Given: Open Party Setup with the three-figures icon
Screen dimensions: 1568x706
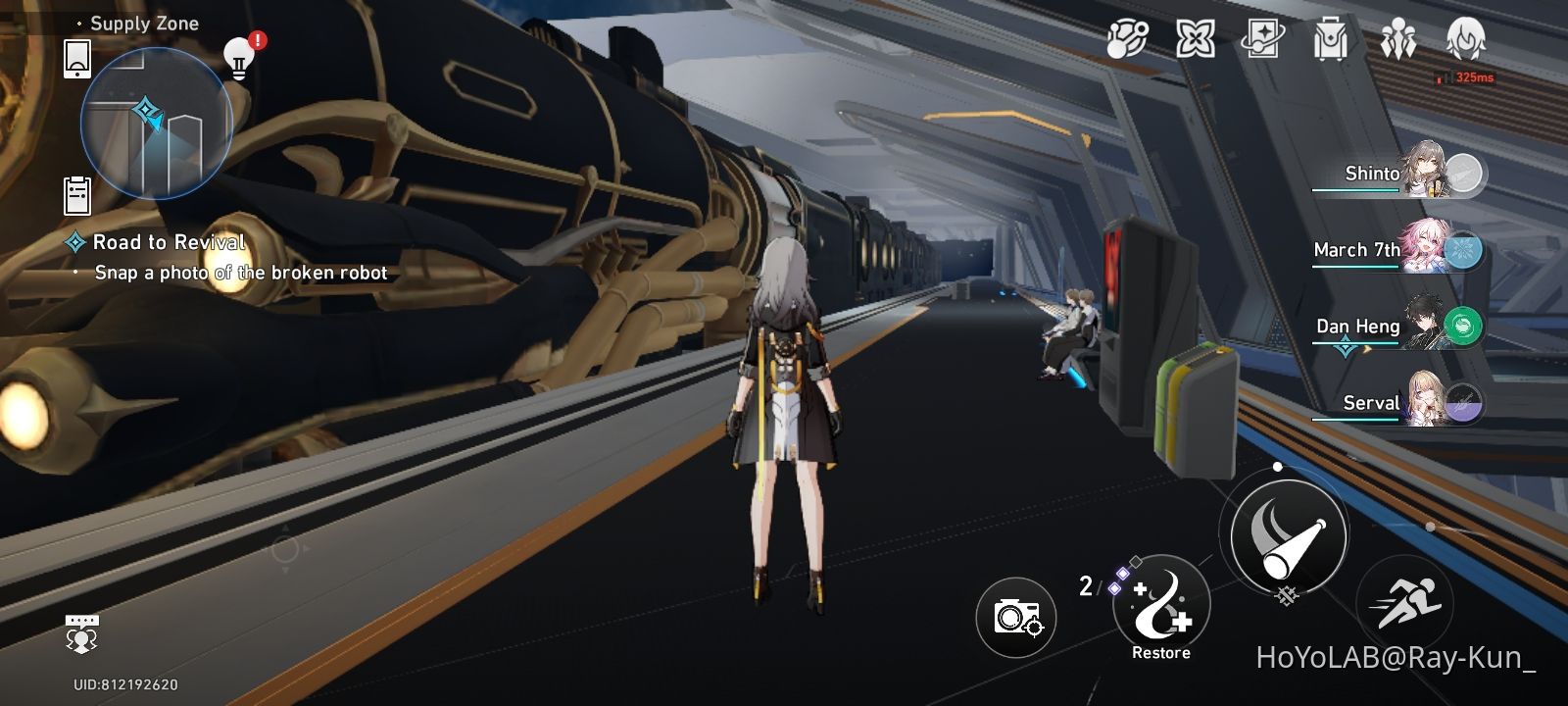Looking at the screenshot, I should pyautogui.click(x=1397, y=41).
